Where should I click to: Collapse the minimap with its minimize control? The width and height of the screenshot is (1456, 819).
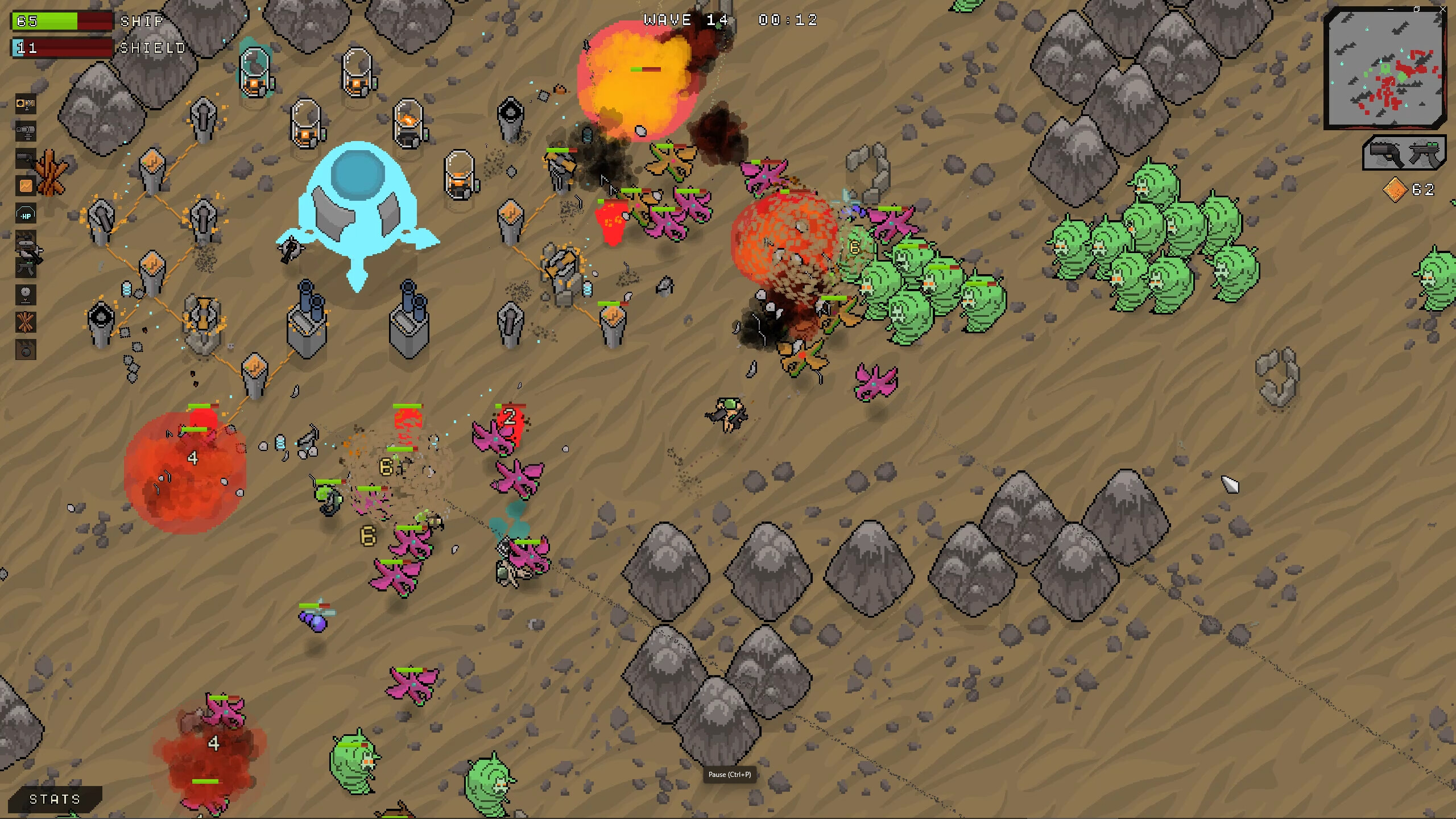[x=1390, y=9]
